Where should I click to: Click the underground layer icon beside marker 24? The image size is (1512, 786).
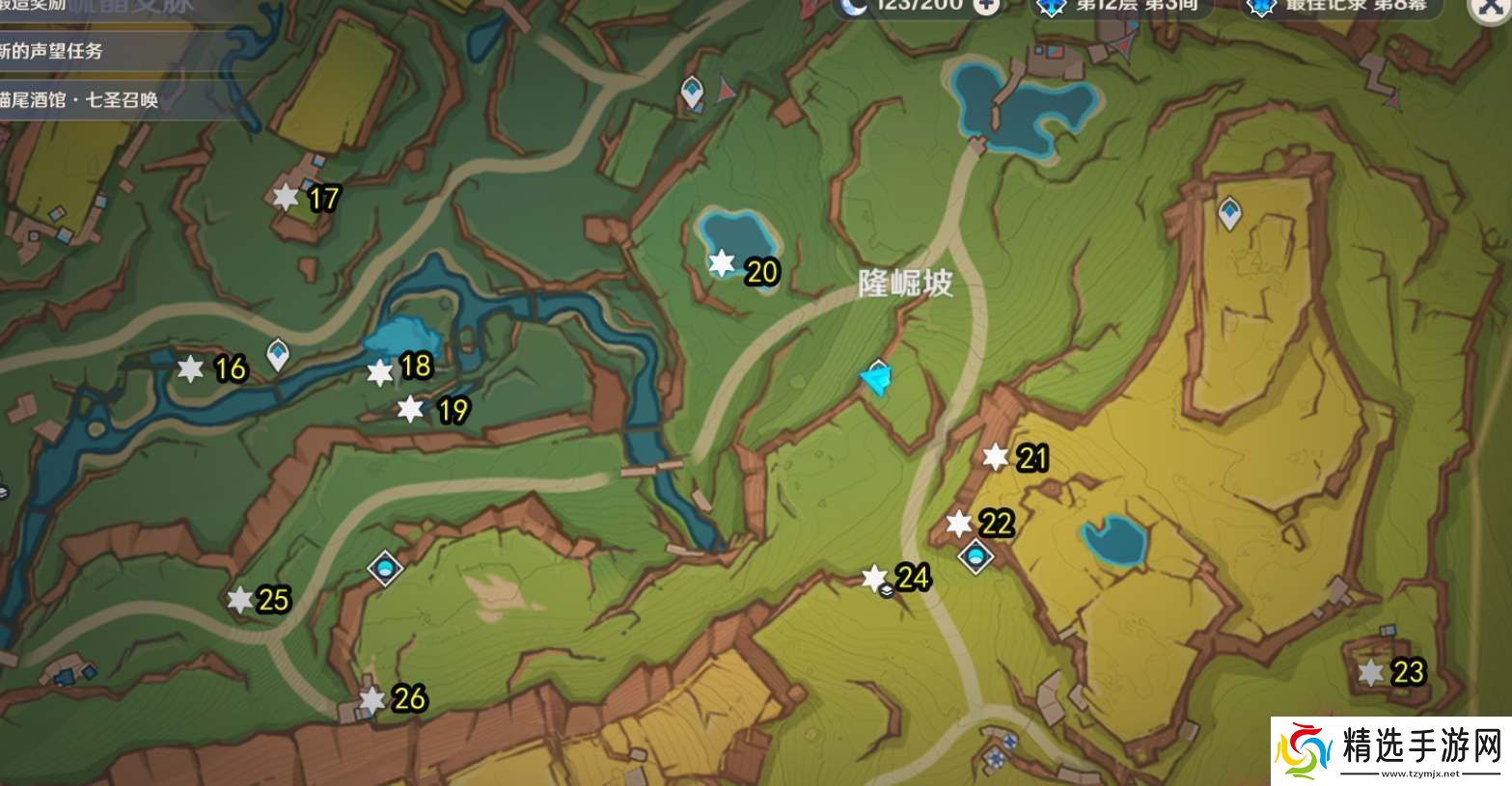888,593
